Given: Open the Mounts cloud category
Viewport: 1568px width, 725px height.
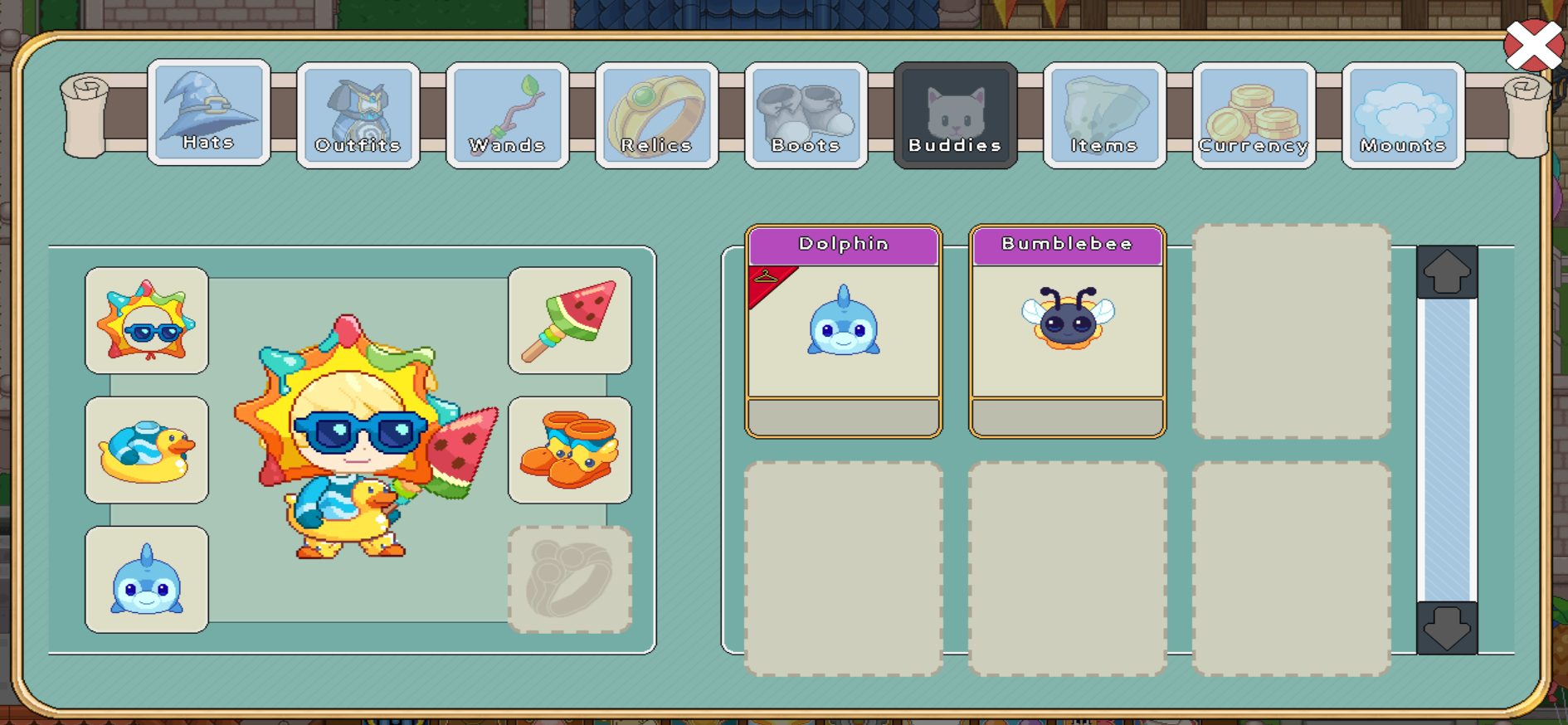Looking at the screenshot, I should coord(1402,114).
